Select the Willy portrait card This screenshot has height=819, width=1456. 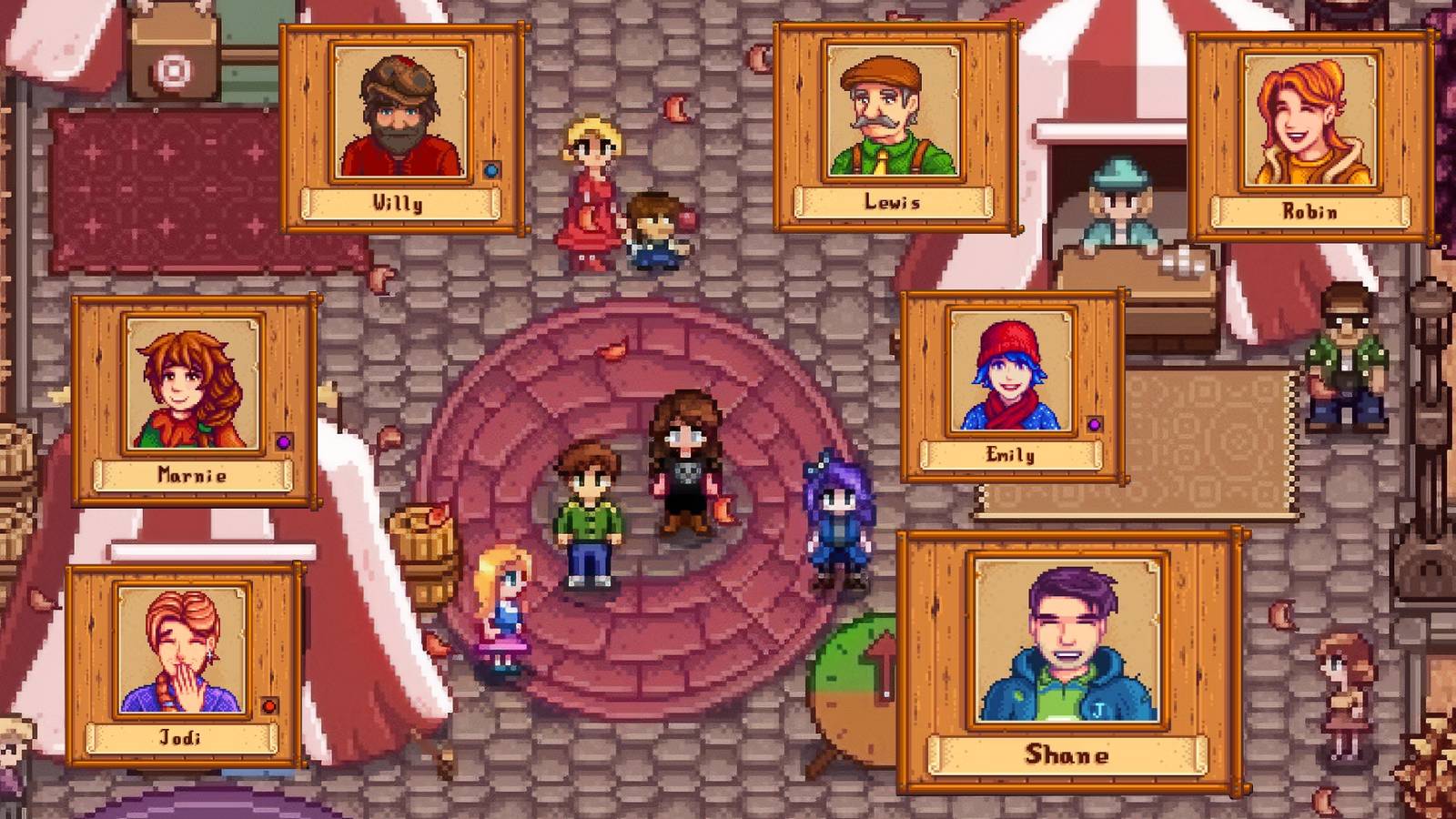401,128
